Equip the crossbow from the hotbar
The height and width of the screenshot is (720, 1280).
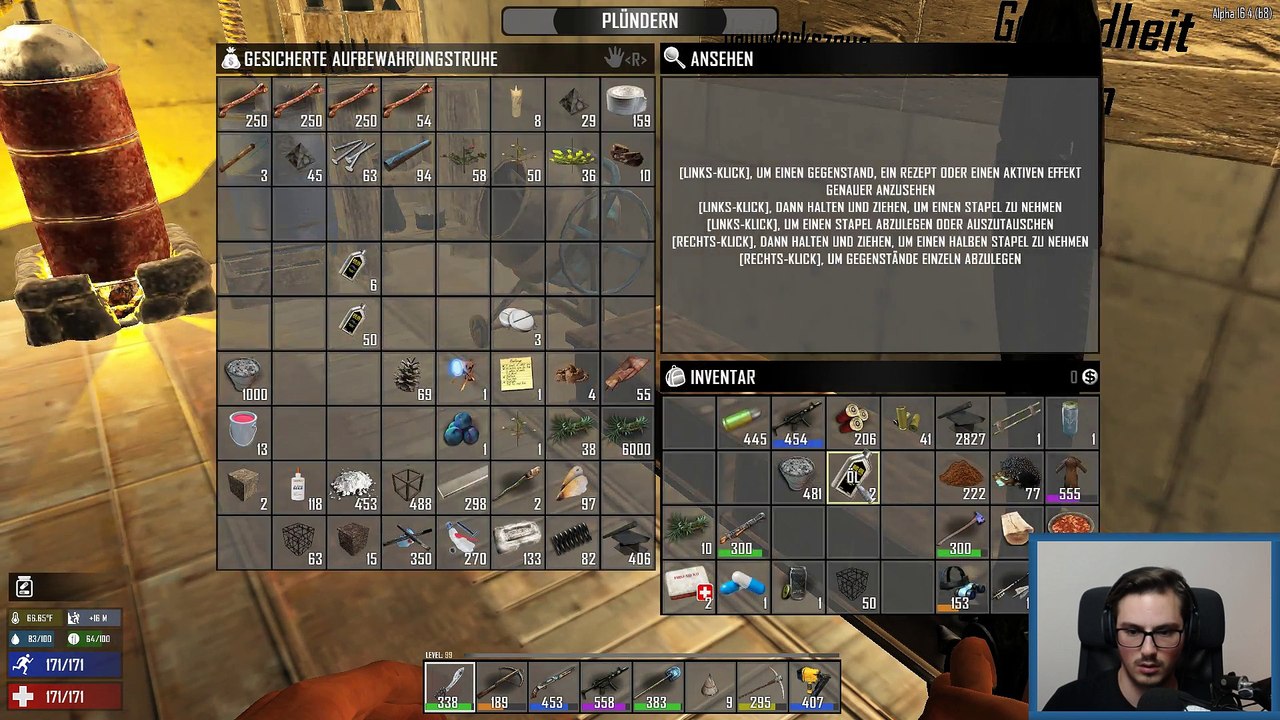pos(502,684)
